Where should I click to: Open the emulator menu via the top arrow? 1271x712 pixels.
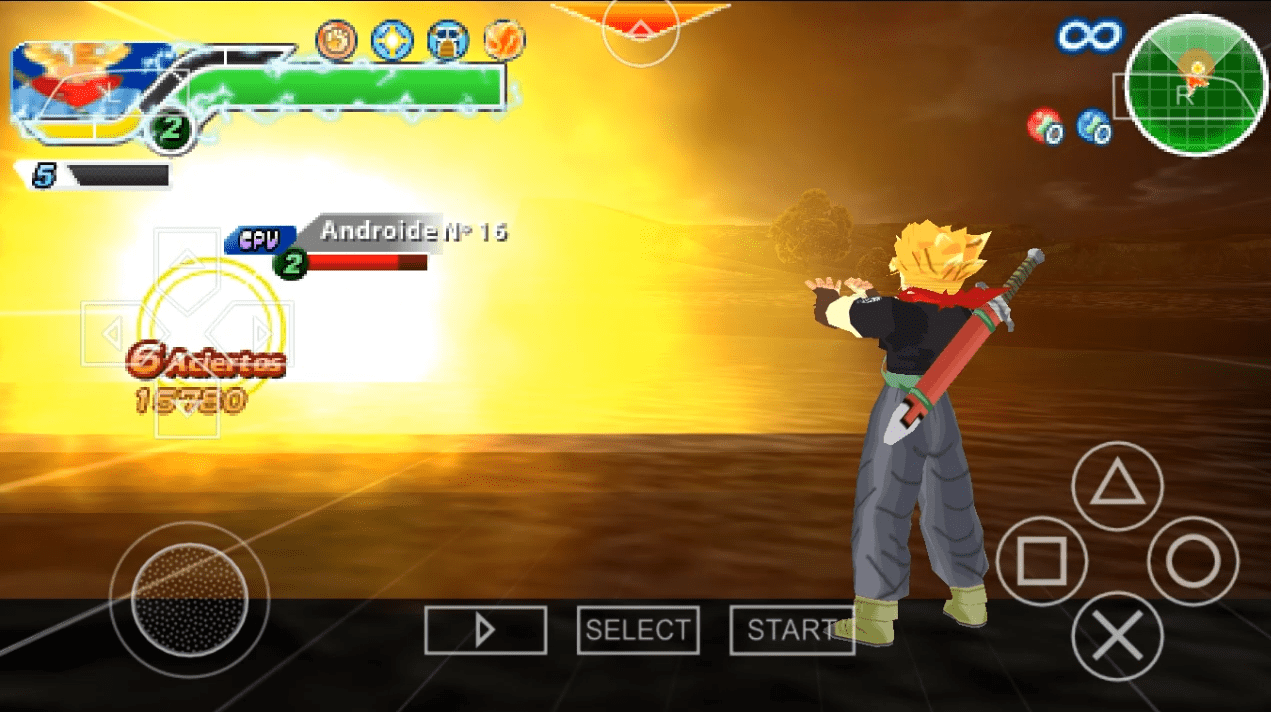pyautogui.click(x=640, y=22)
